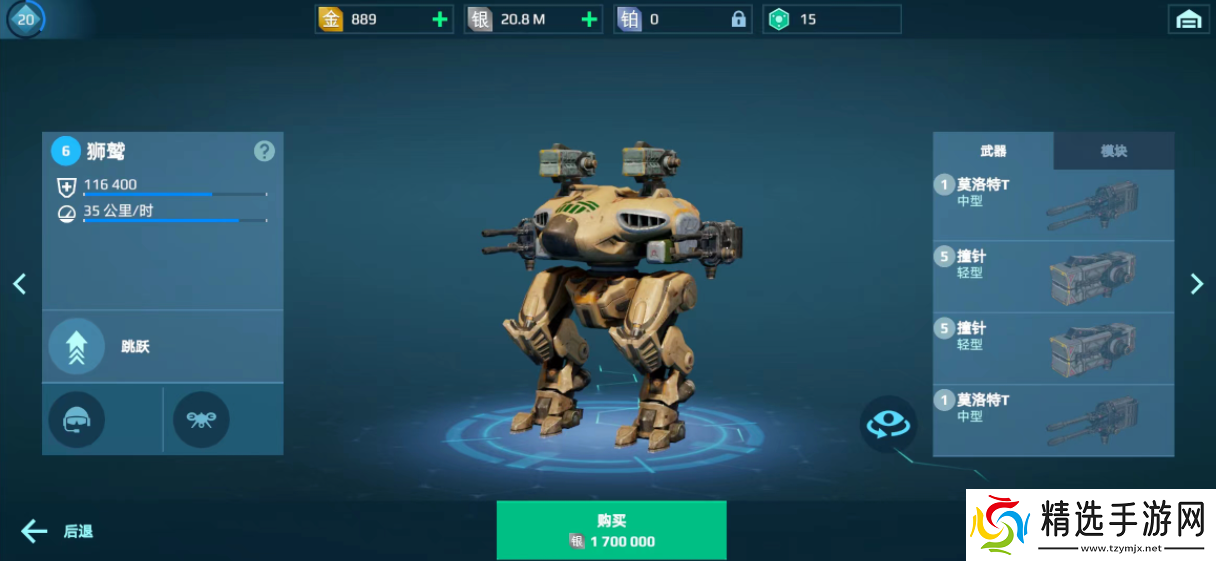Add gold with the plus button
This screenshot has height=561, width=1216.
(x=440, y=19)
